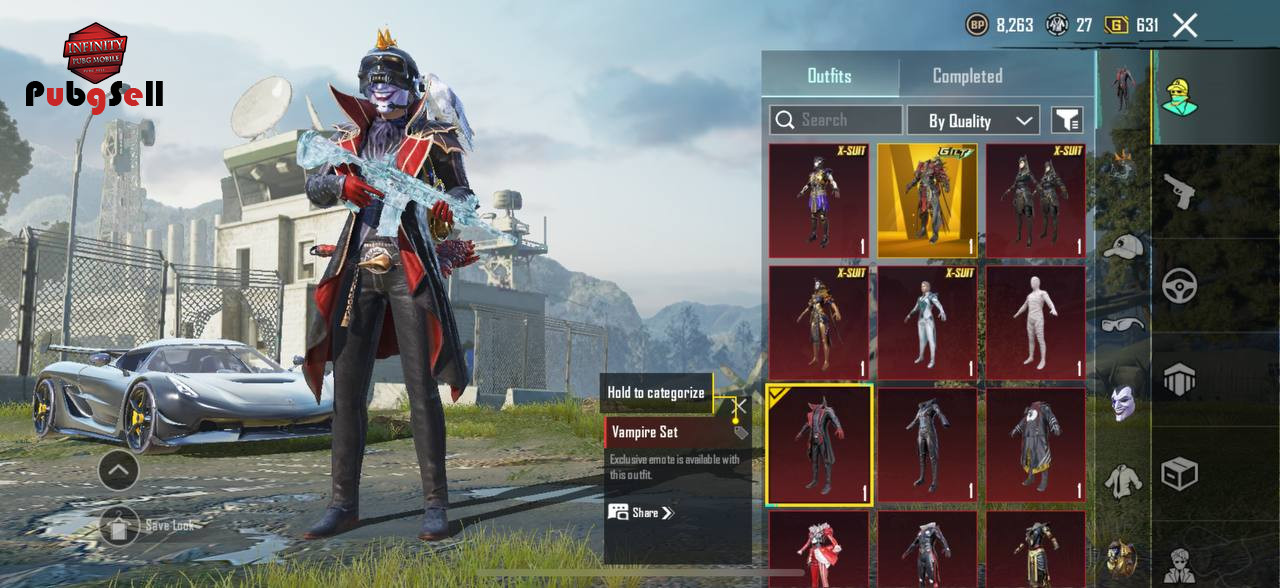
Task: Select the highlighted Vampire Set outfit
Action: pyautogui.click(x=819, y=445)
